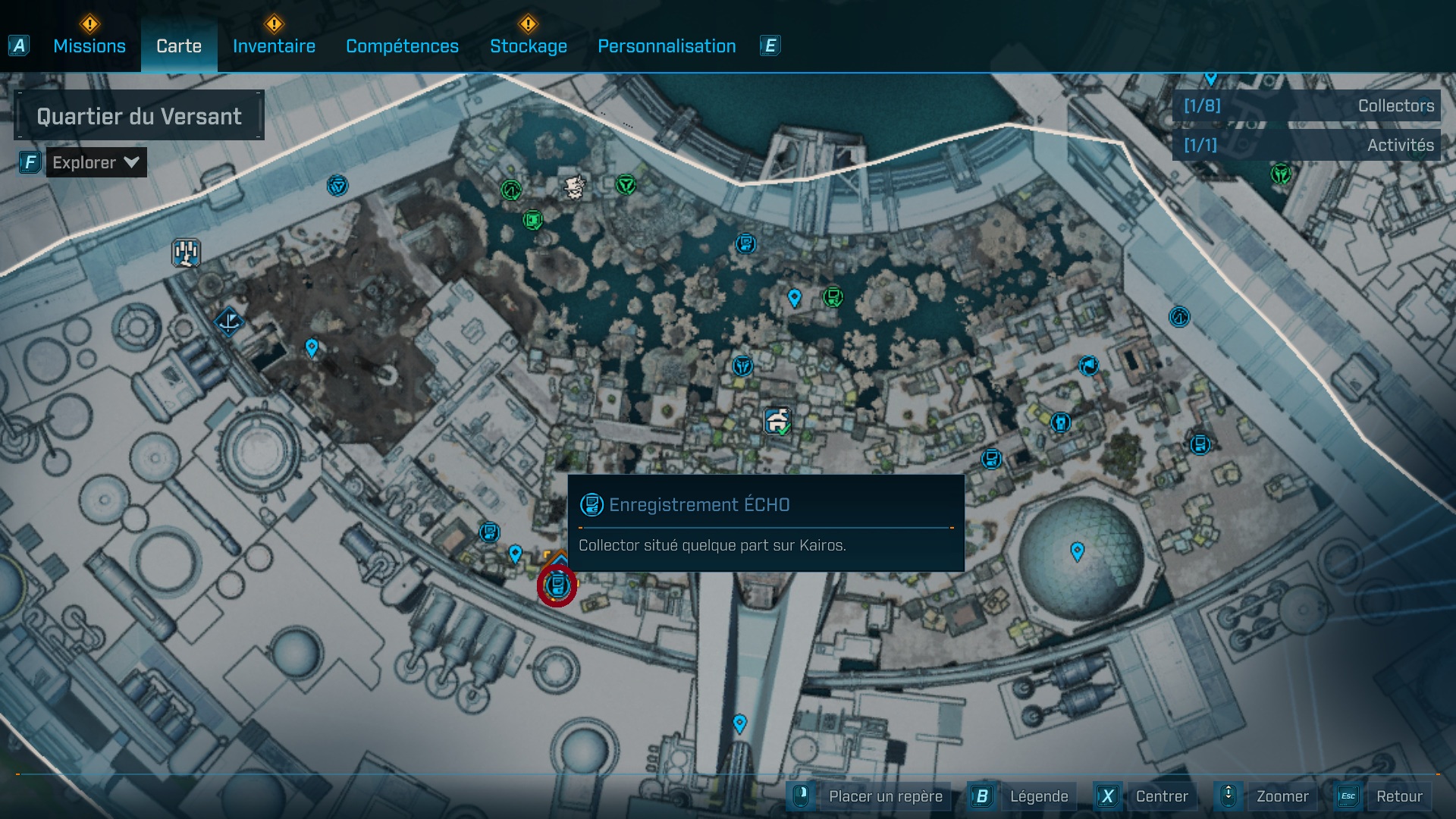Open the map Légende
This screenshot has width=1456, height=819.
(x=1040, y=796)
